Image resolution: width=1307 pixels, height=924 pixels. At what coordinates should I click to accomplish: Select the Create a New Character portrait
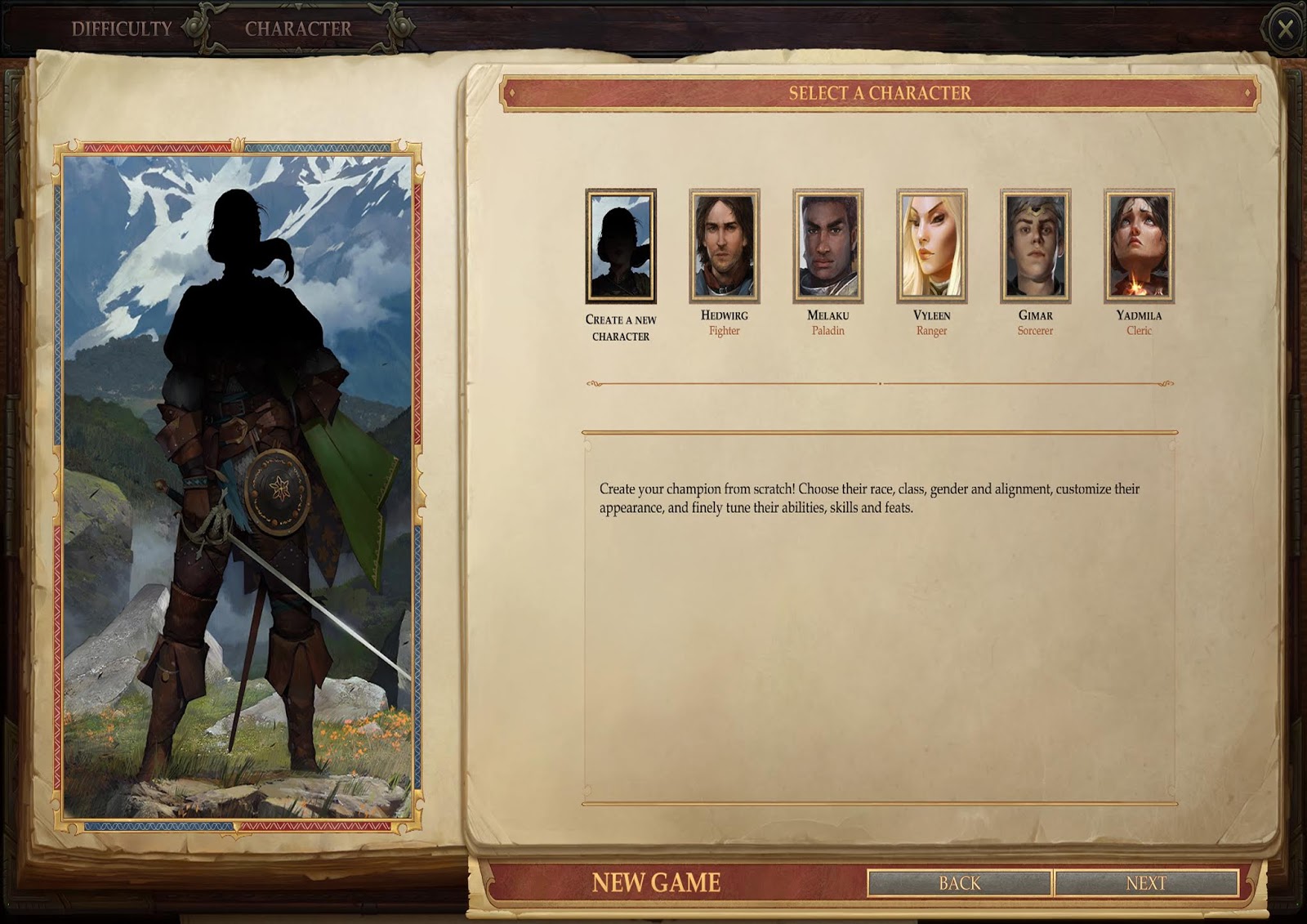pos(620,245)
